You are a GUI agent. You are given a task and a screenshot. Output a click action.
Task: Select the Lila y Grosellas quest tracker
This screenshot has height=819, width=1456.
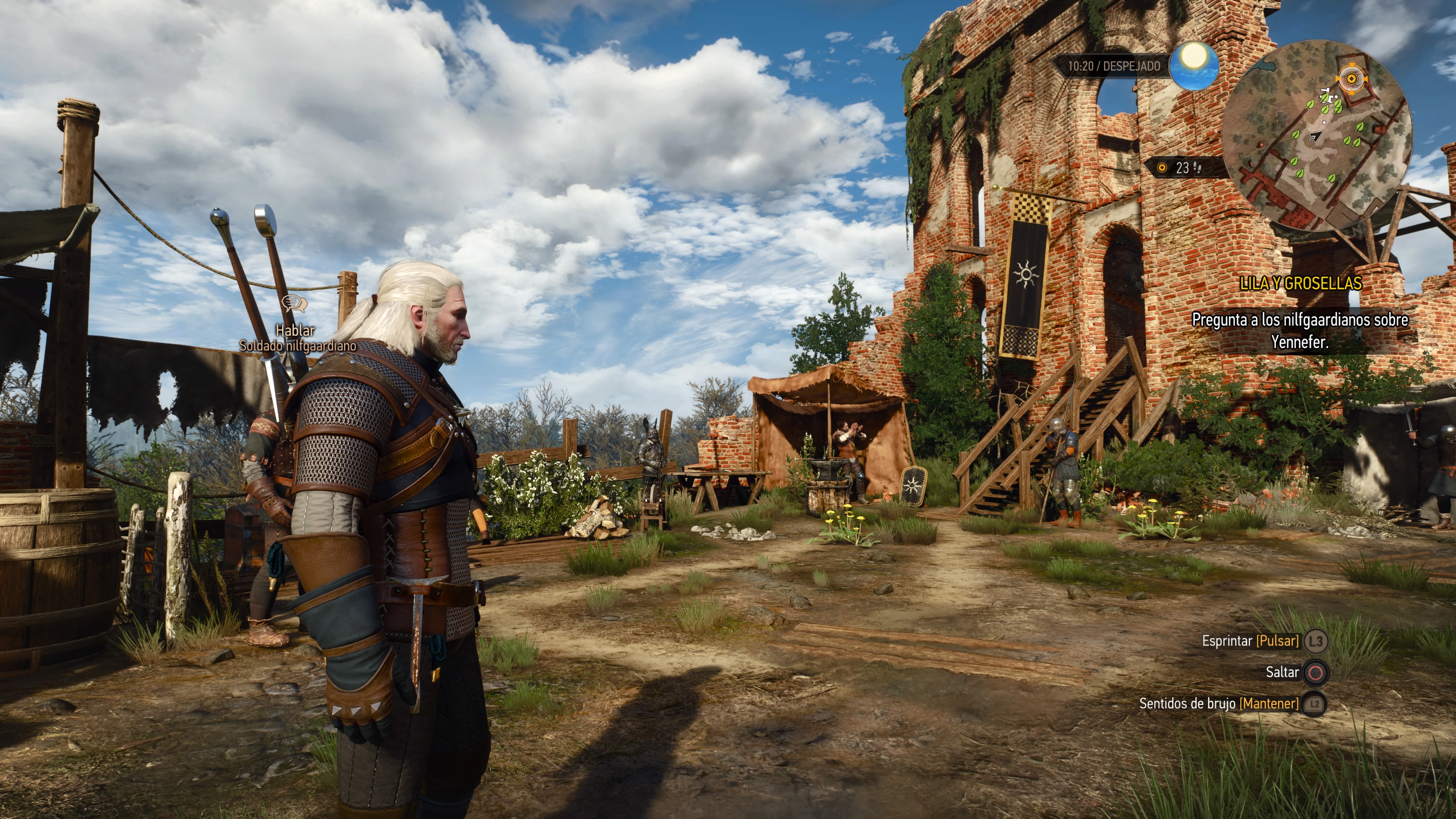(1300, 283)
